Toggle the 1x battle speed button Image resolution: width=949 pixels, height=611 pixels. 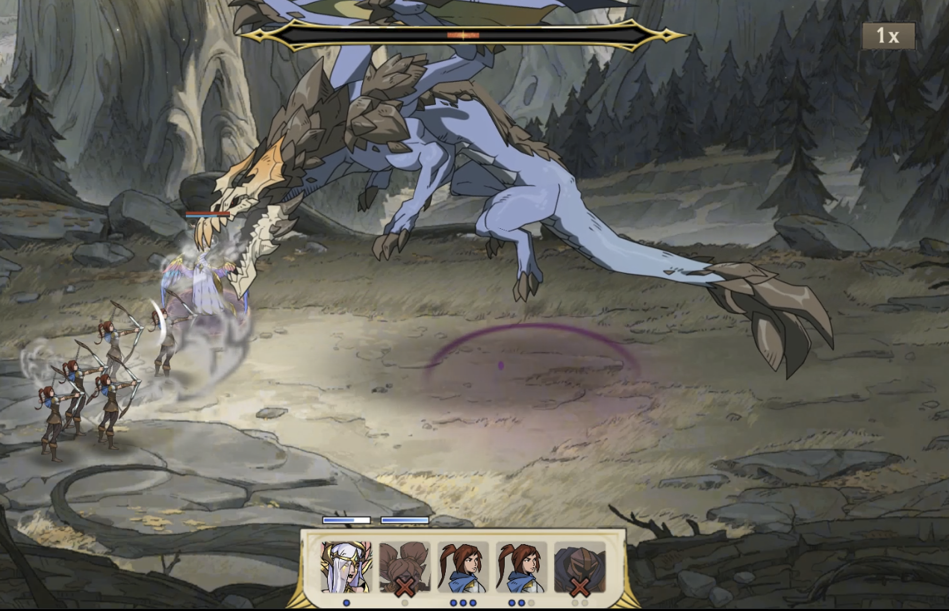pos(888,36)
